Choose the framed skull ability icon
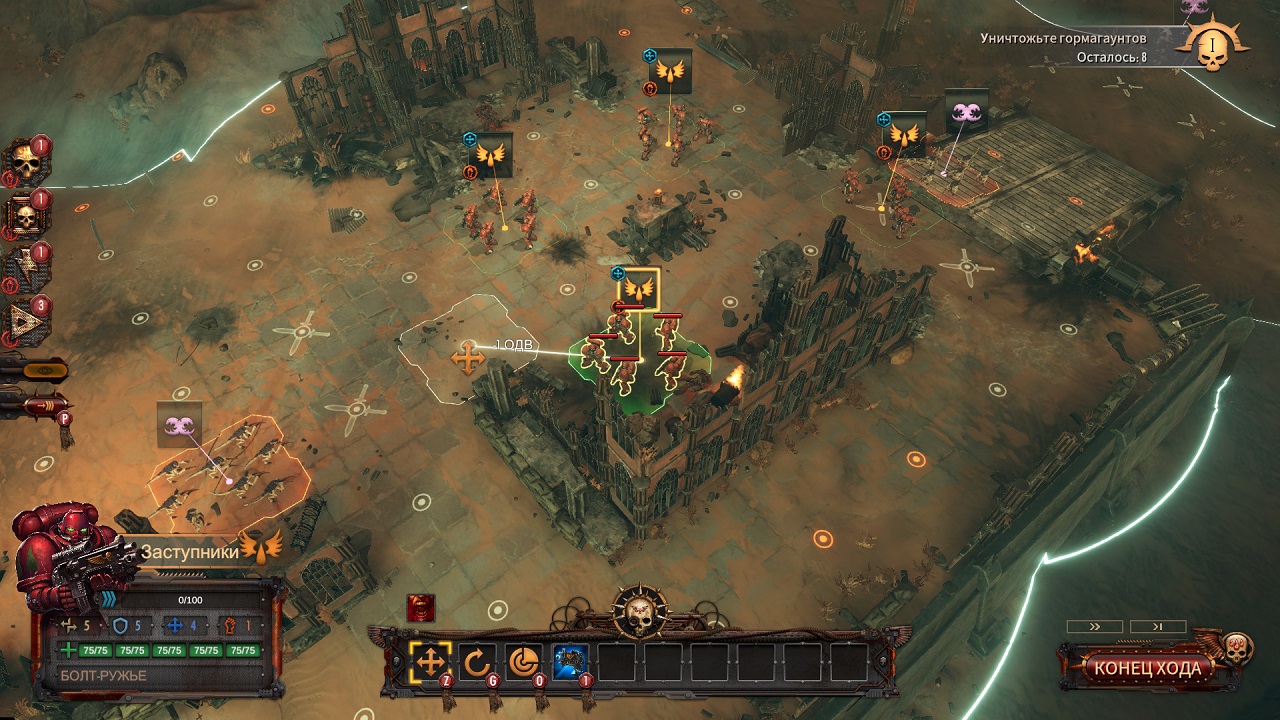The image size is (1280, 720). tap(24, 215)
